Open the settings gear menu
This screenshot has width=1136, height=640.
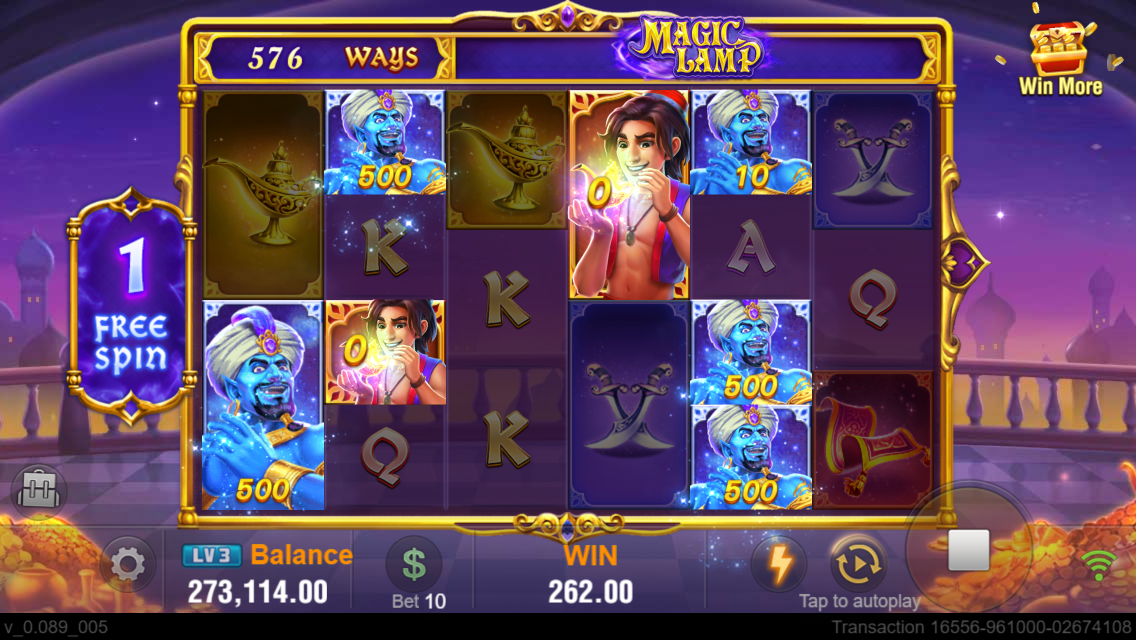pos(128,565)
